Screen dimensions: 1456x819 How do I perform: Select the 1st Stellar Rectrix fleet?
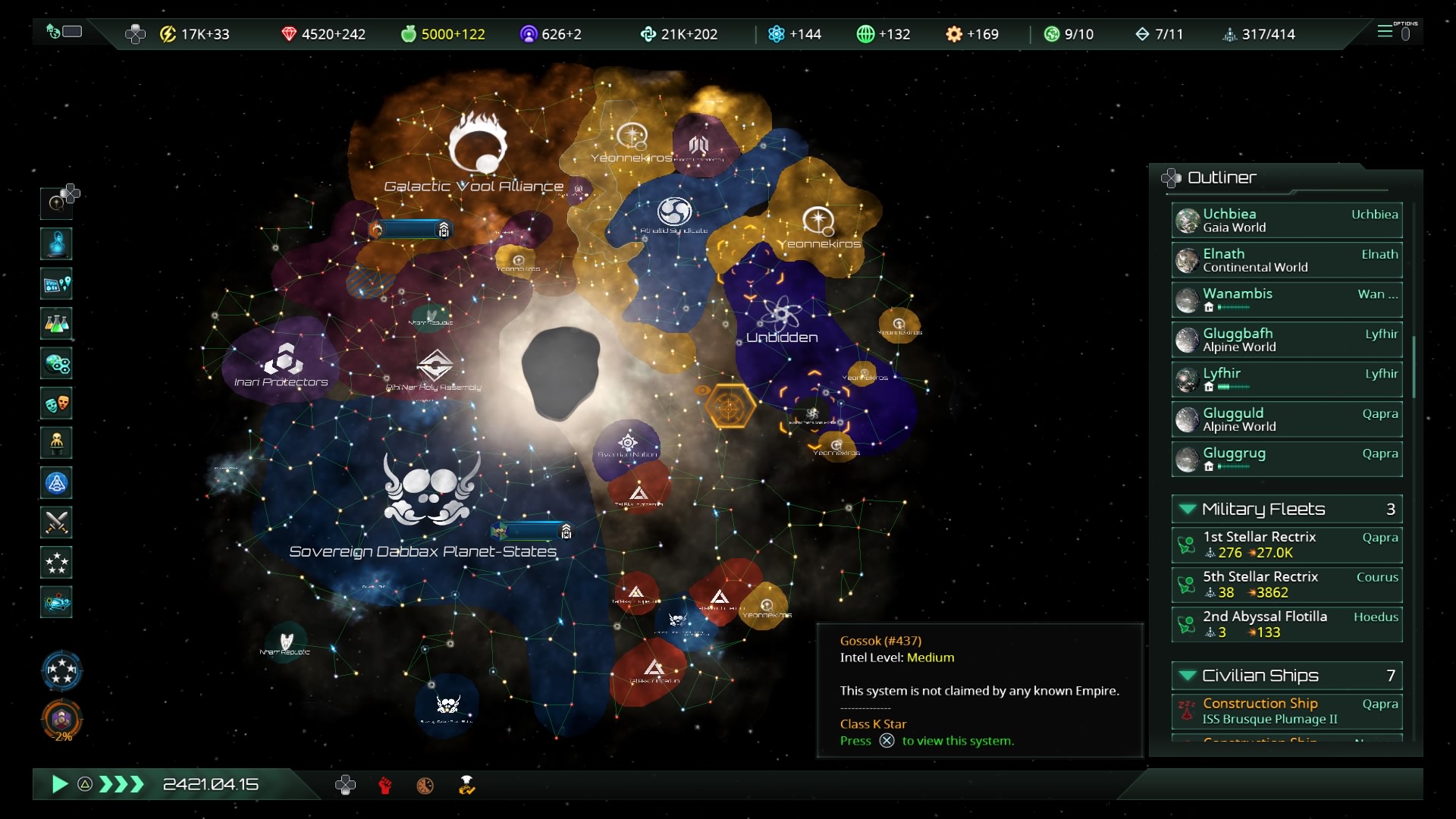pos(1286,544)
